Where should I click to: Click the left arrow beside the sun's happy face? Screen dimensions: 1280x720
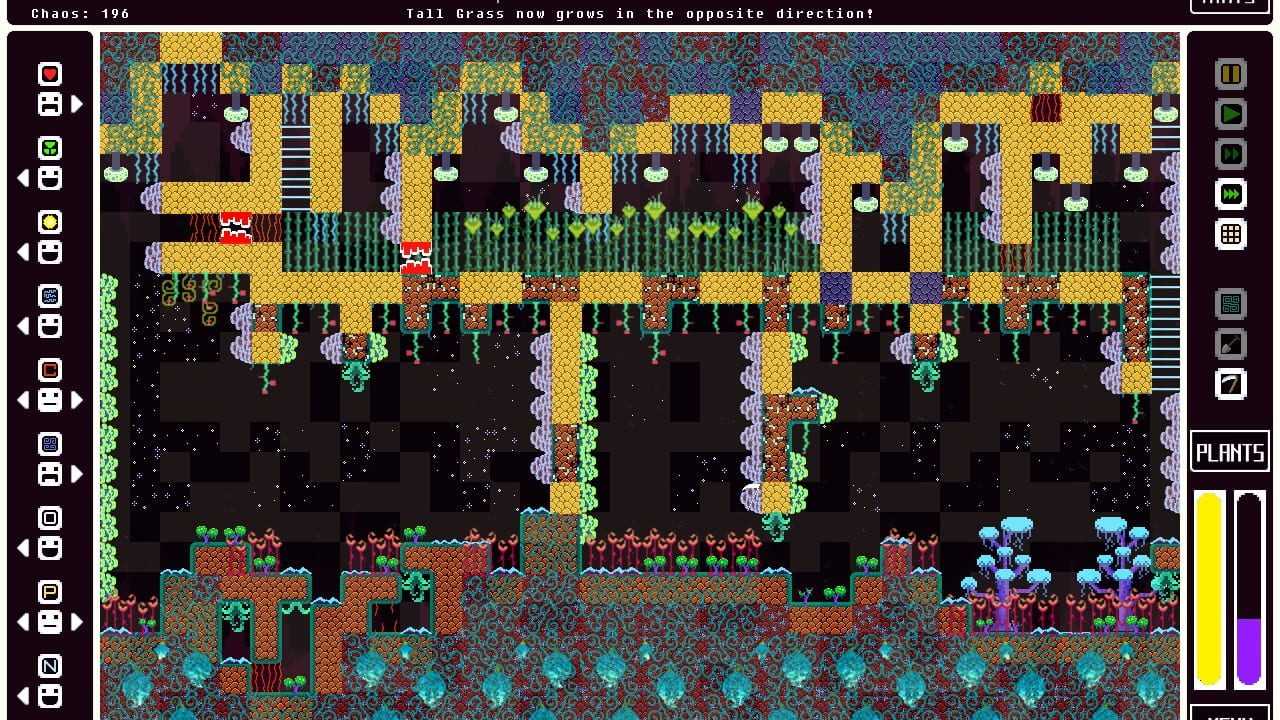coord(24,252)
